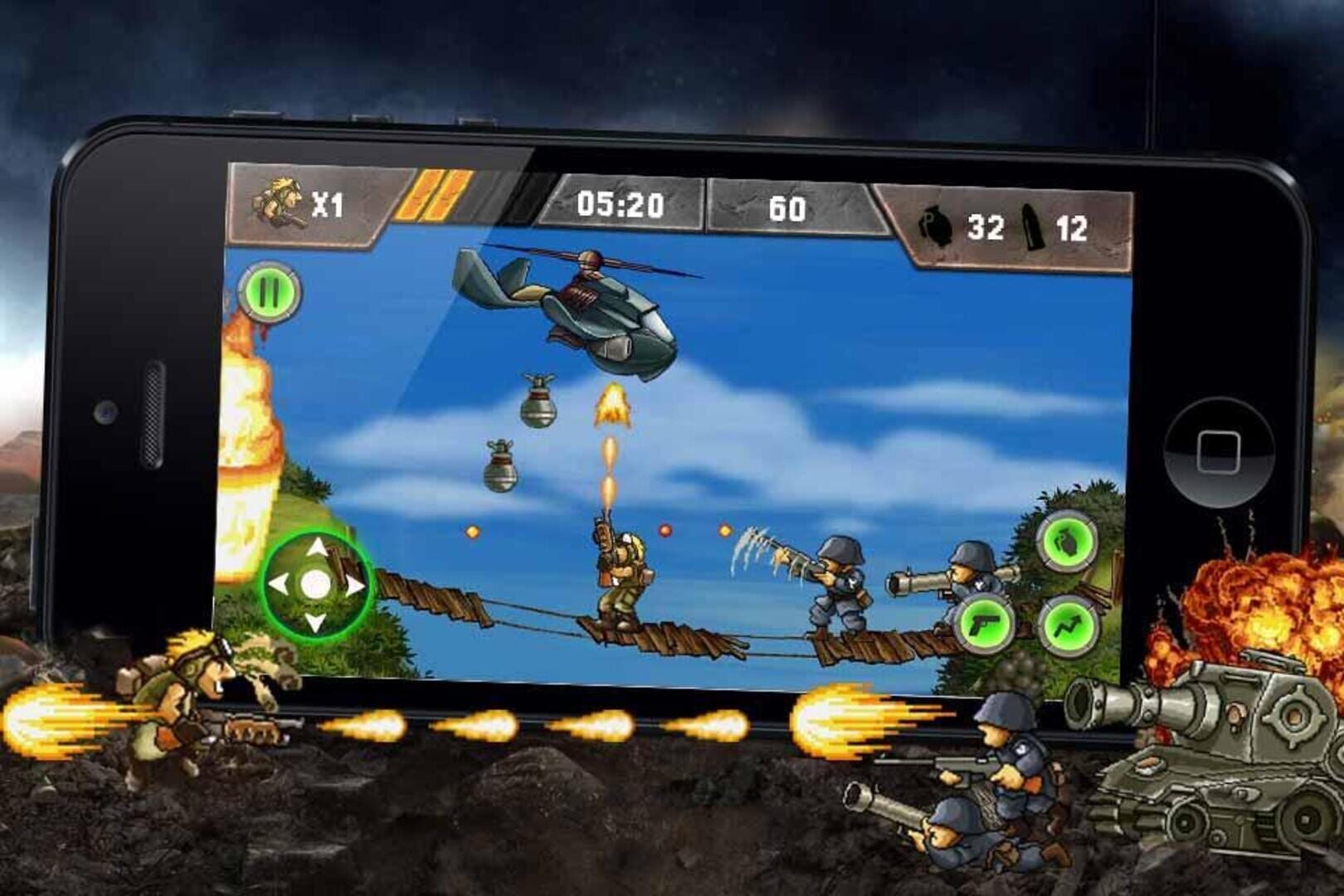The image size is (1344, 896).
Task: Tap the up arrow on the D-pad
Action: (317, 546)
